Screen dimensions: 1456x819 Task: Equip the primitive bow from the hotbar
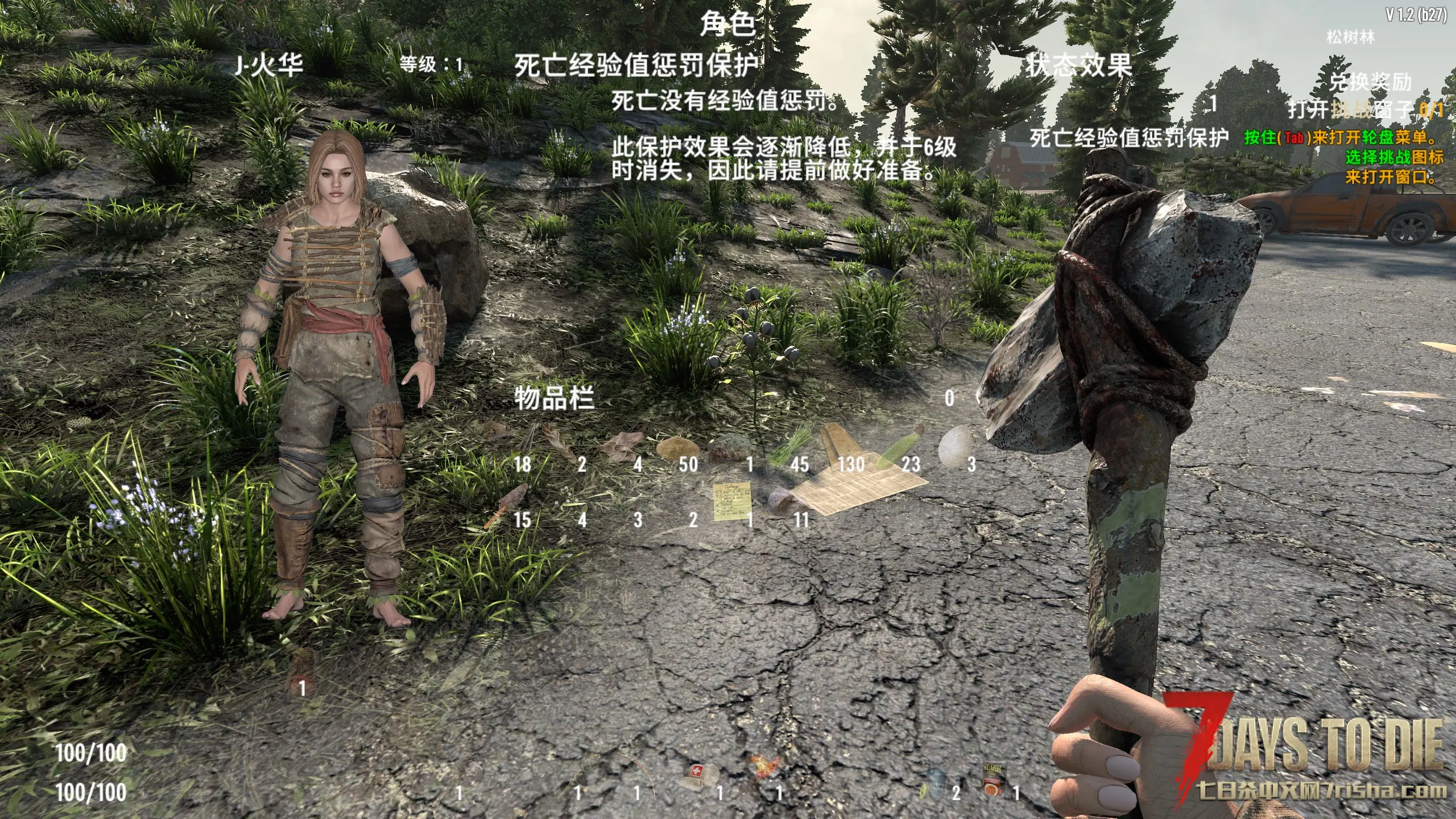click(x=638, y=773)
